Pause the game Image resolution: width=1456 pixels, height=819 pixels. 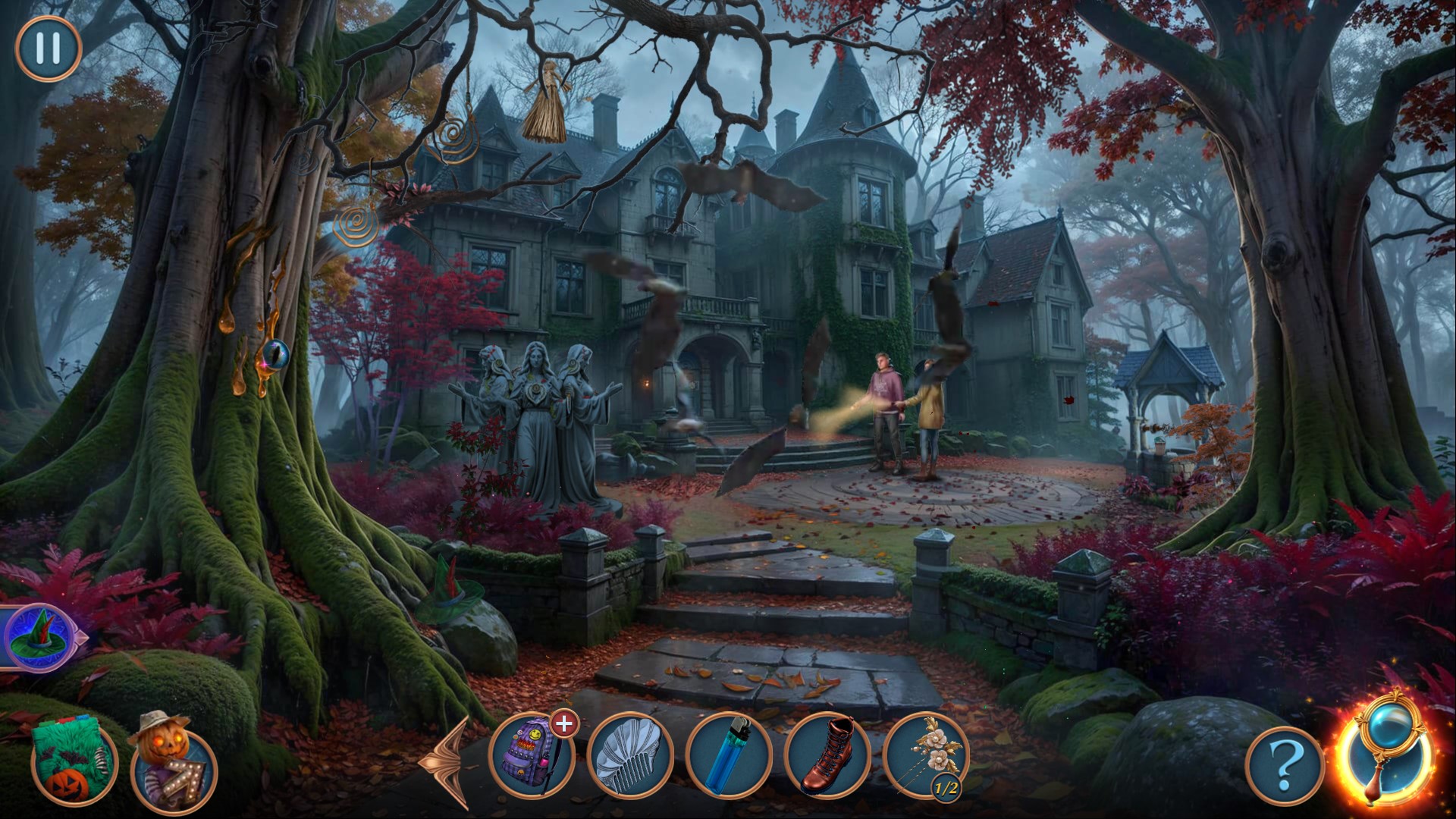[48, 49]
